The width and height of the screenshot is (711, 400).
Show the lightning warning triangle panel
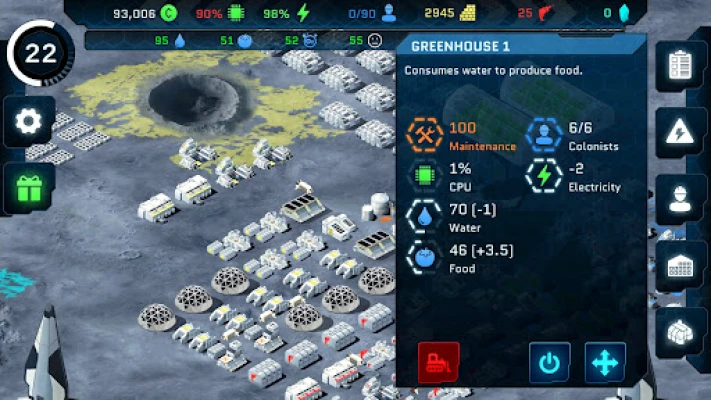pos(681,131)
